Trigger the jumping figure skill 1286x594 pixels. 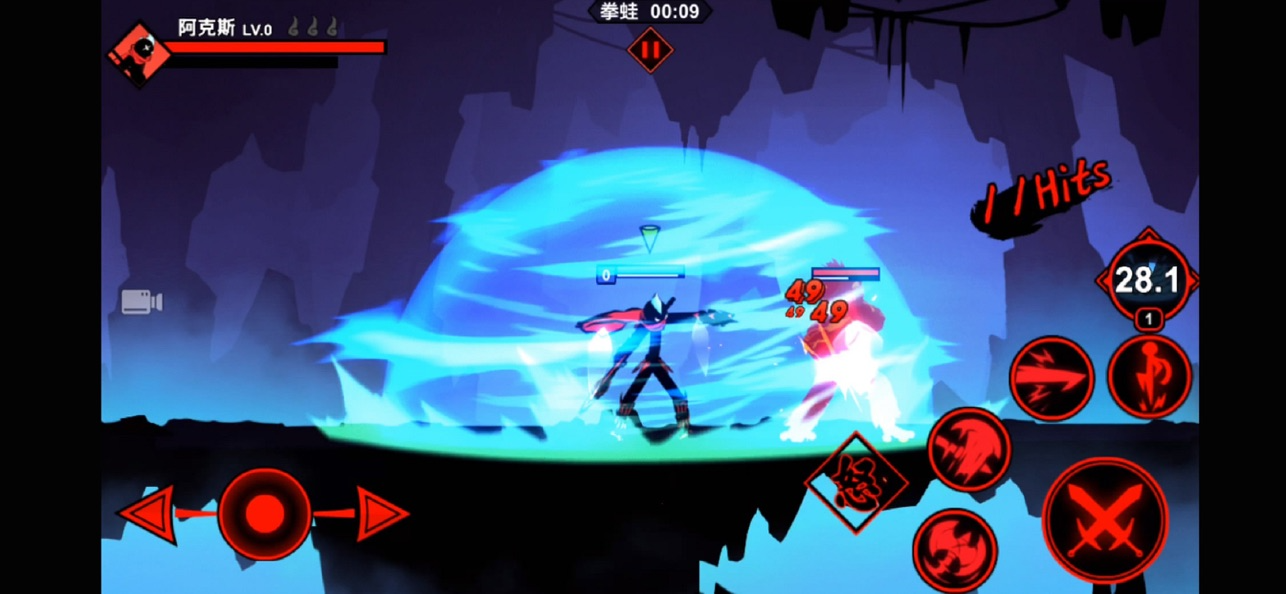click(x=1150, y=376)
